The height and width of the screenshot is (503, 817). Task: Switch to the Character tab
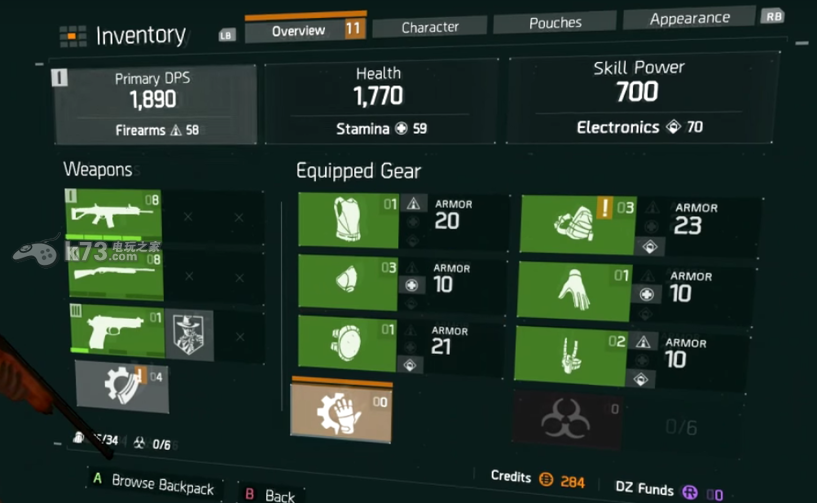tap(430, 27)
